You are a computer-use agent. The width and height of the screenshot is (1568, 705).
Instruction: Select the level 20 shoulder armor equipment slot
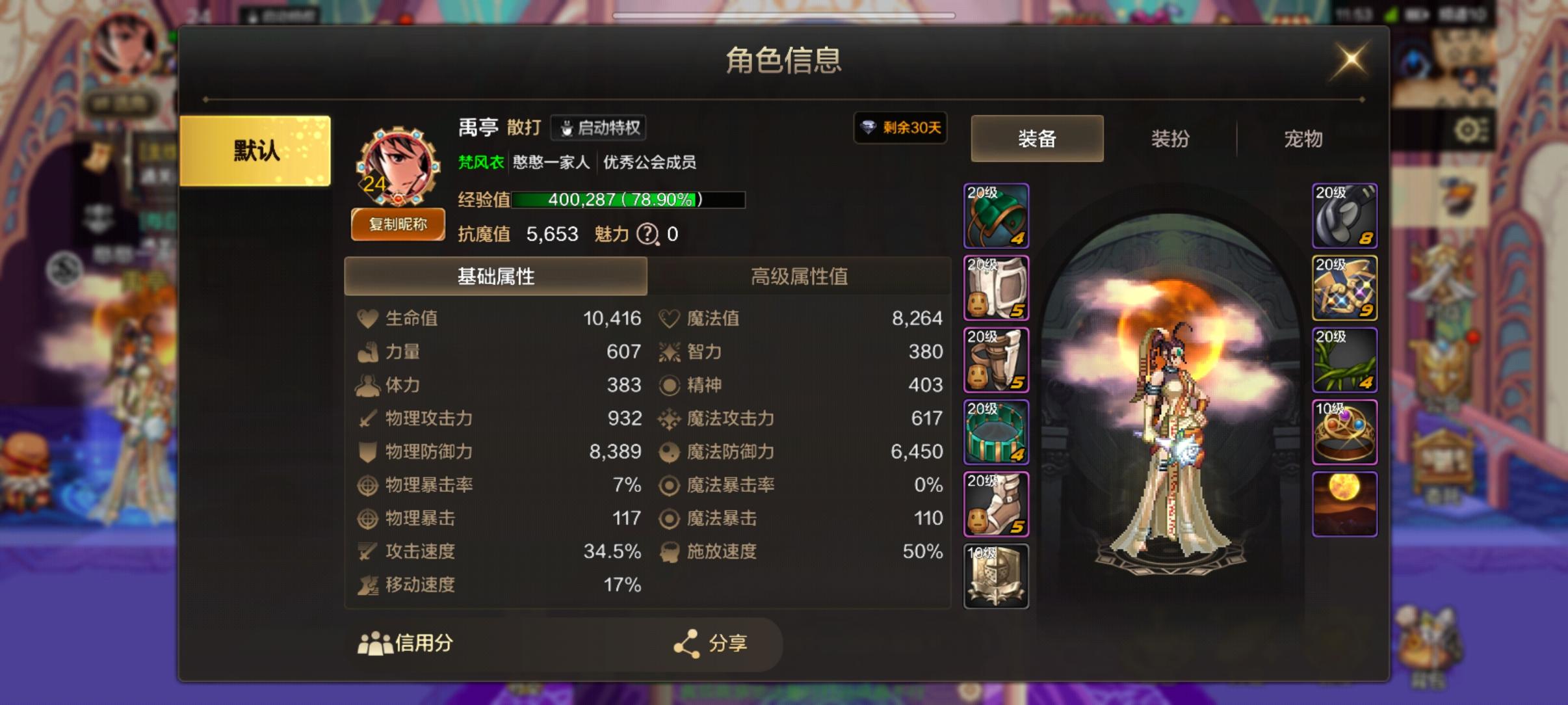pyautogui.click(x=997, y=215)
